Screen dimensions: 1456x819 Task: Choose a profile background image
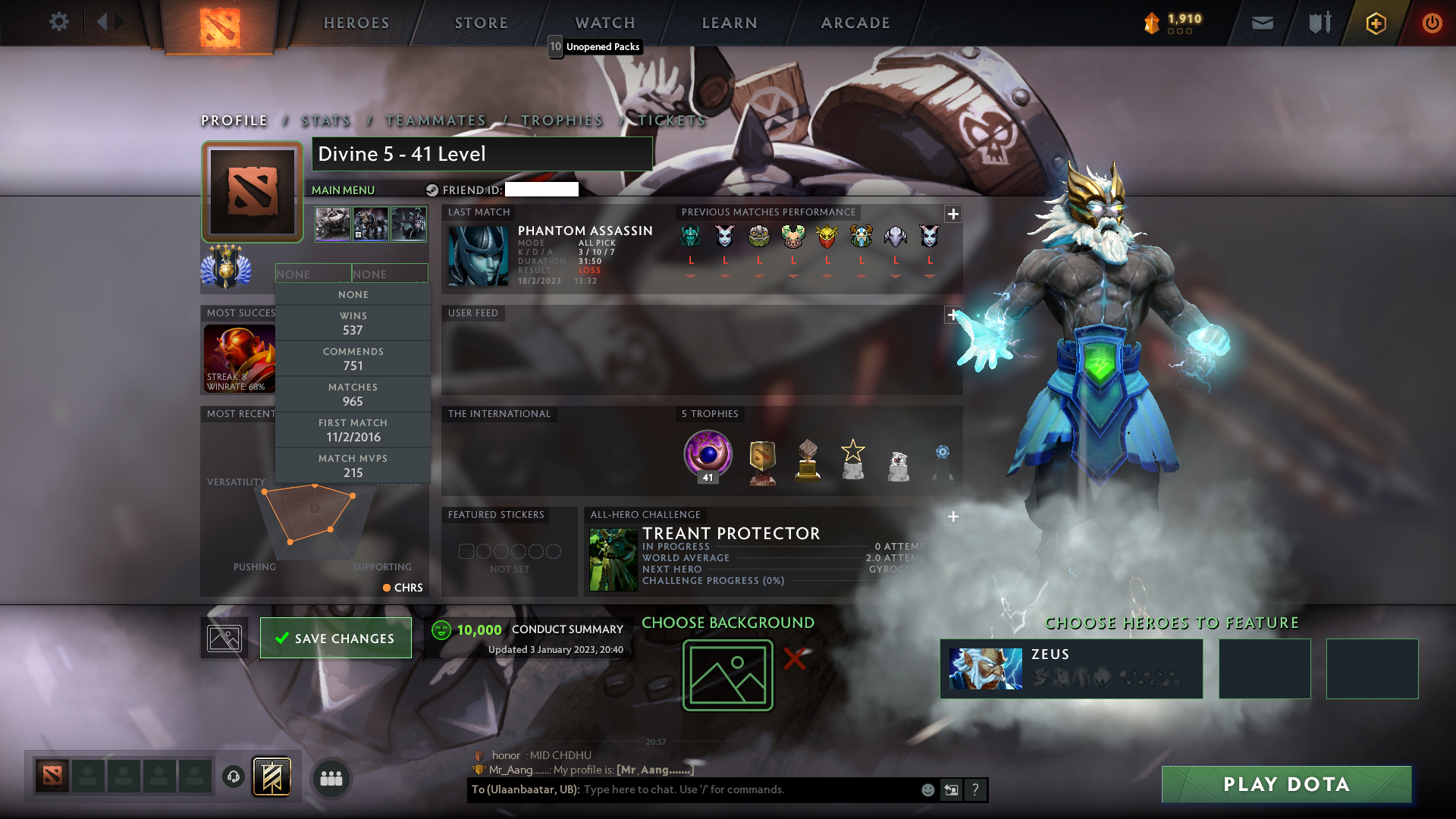727,675
